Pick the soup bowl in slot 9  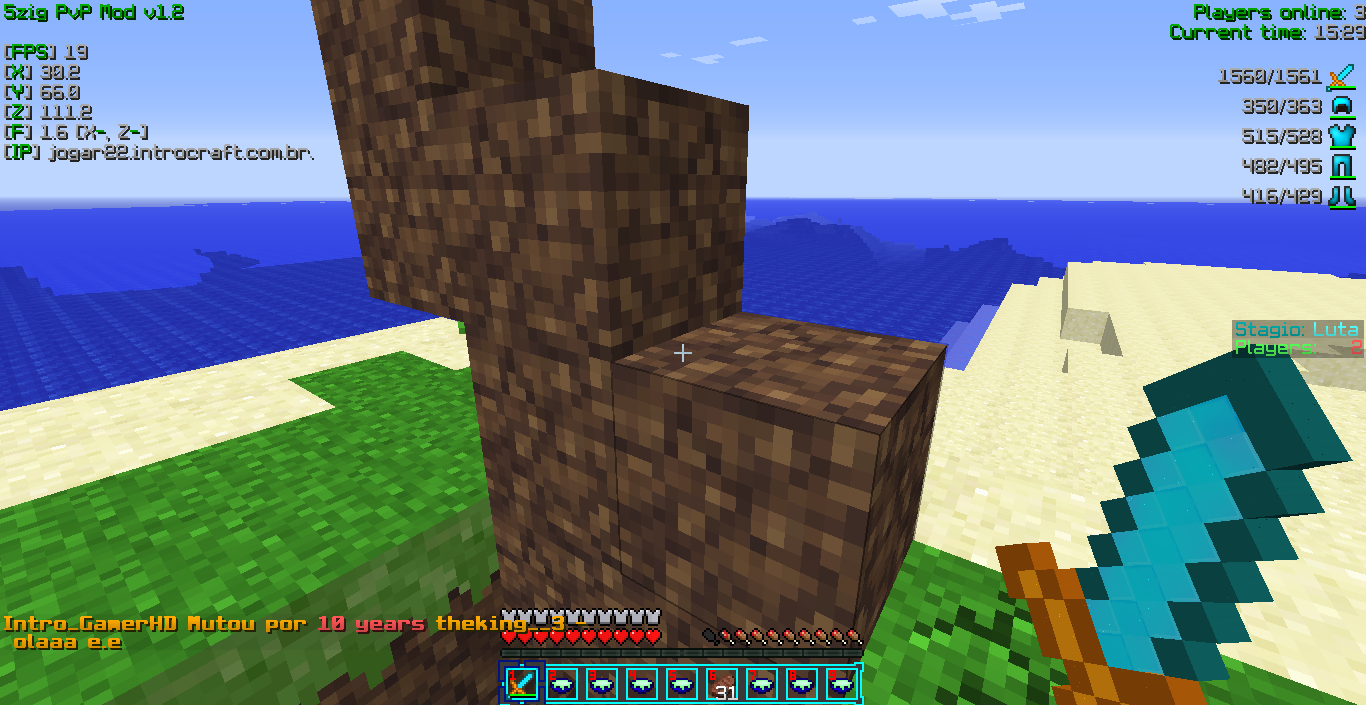842,684
